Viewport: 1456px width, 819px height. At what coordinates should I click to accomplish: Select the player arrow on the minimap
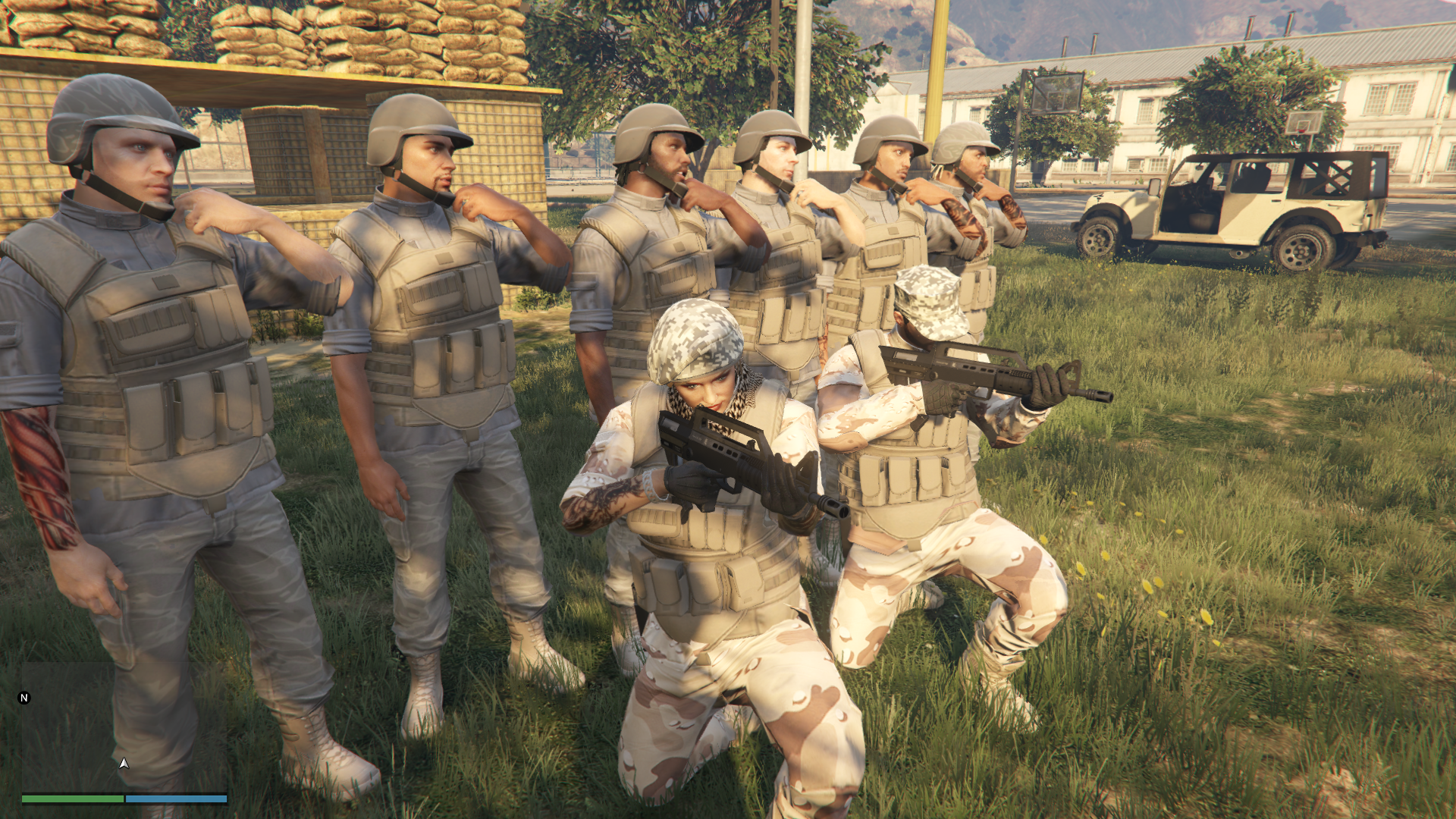click(124, 763)
